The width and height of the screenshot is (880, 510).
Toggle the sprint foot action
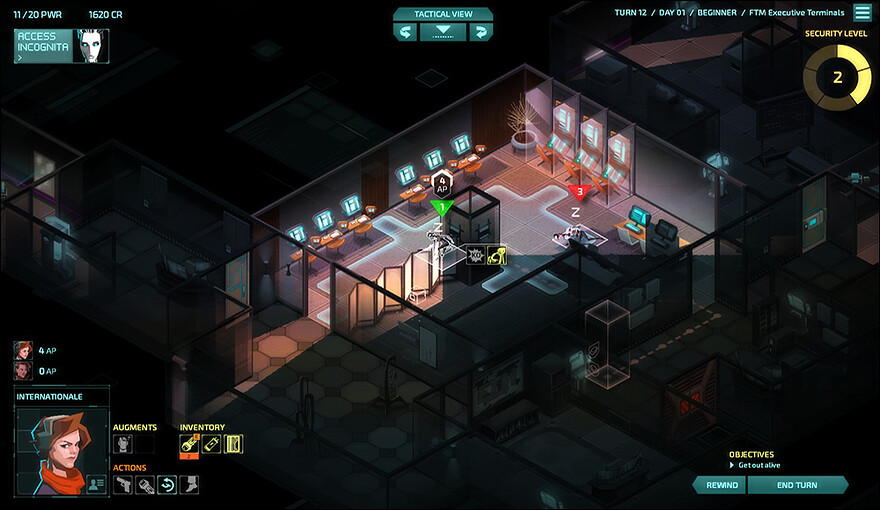(x=189, y=485)
